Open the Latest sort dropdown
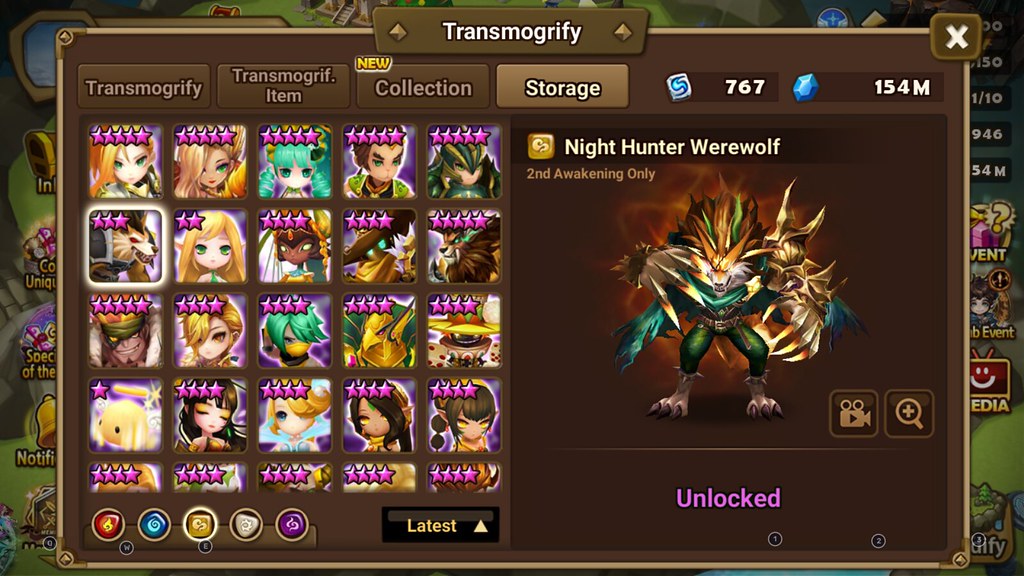 pos(440,525)
